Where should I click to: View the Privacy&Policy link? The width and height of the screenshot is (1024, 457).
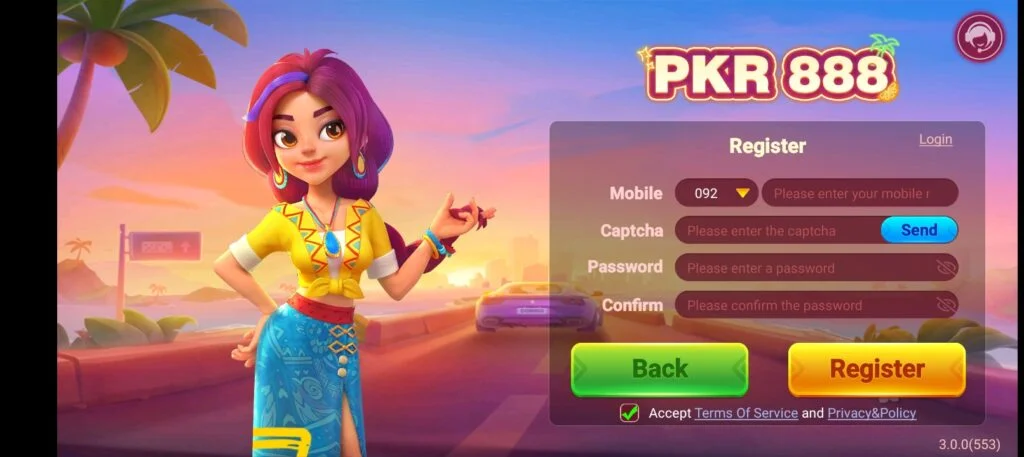pyautogui.click(x=871, y=413)
